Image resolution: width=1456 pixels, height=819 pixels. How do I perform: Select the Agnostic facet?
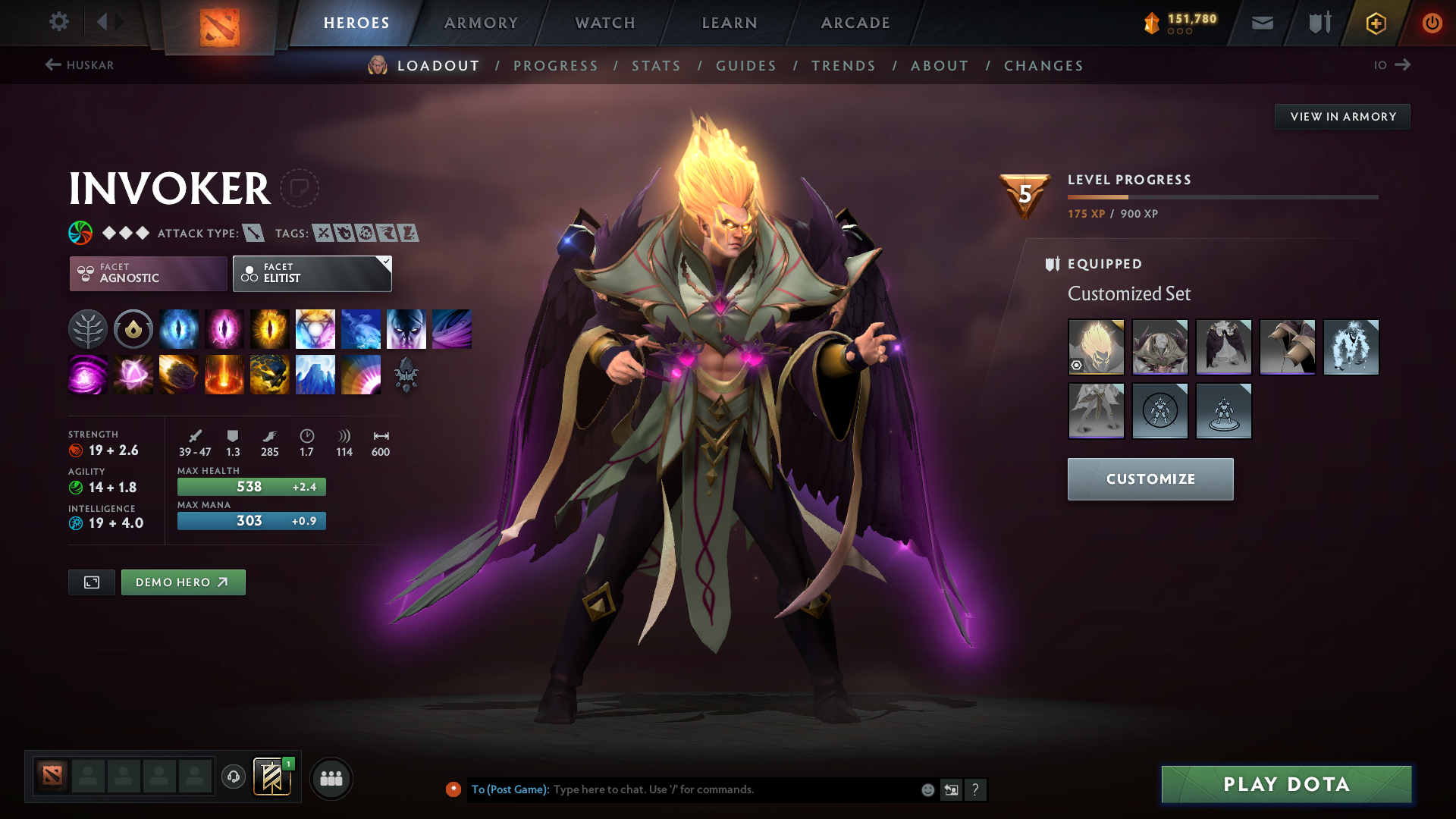point(147,273)
